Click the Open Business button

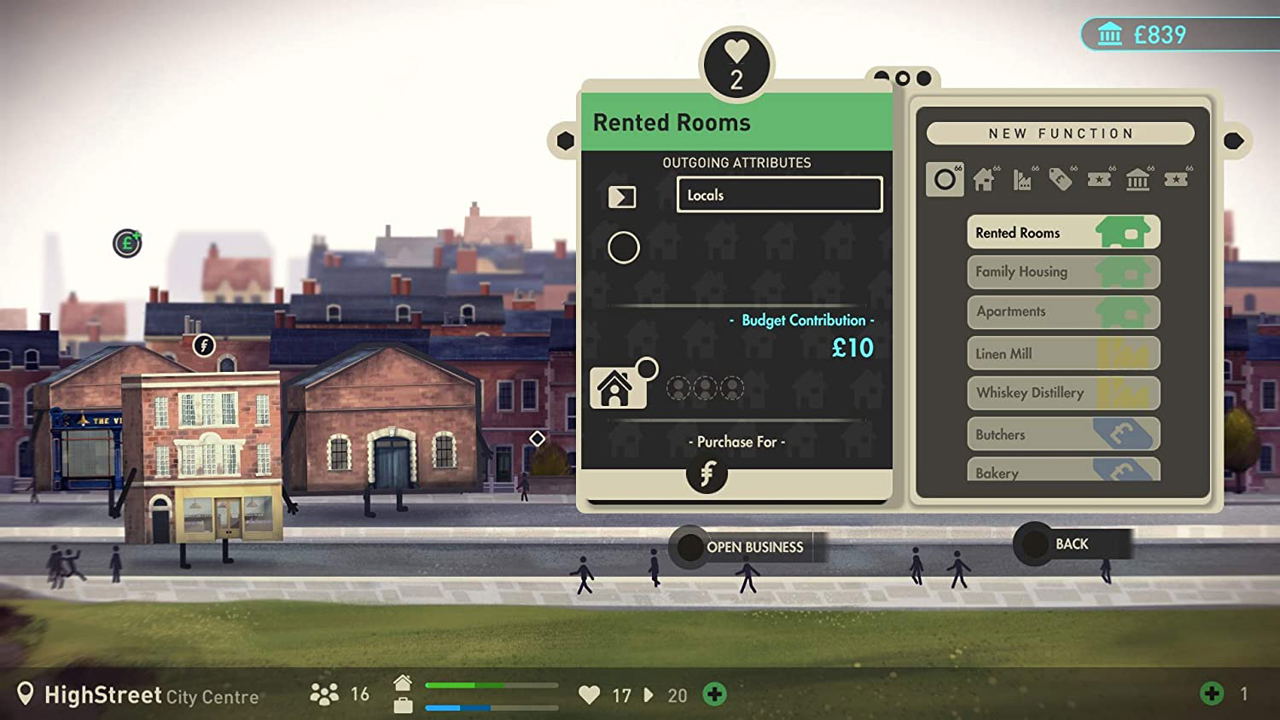746,547
